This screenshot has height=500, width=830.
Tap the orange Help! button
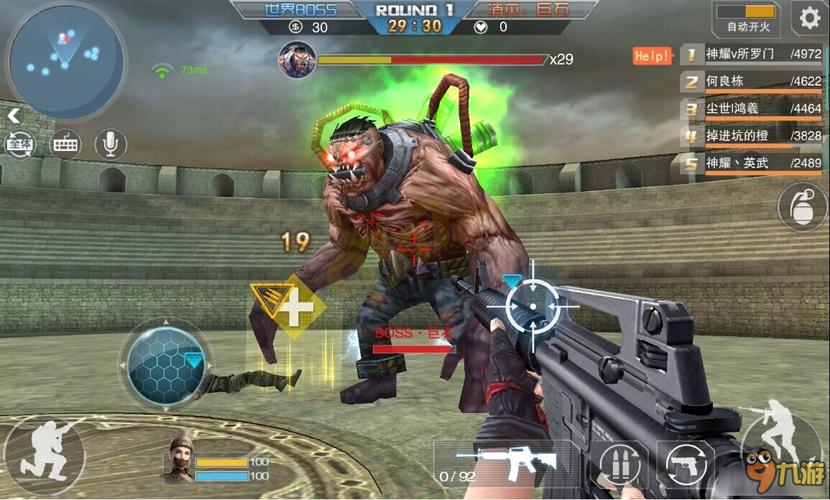[x=652, y=55]
